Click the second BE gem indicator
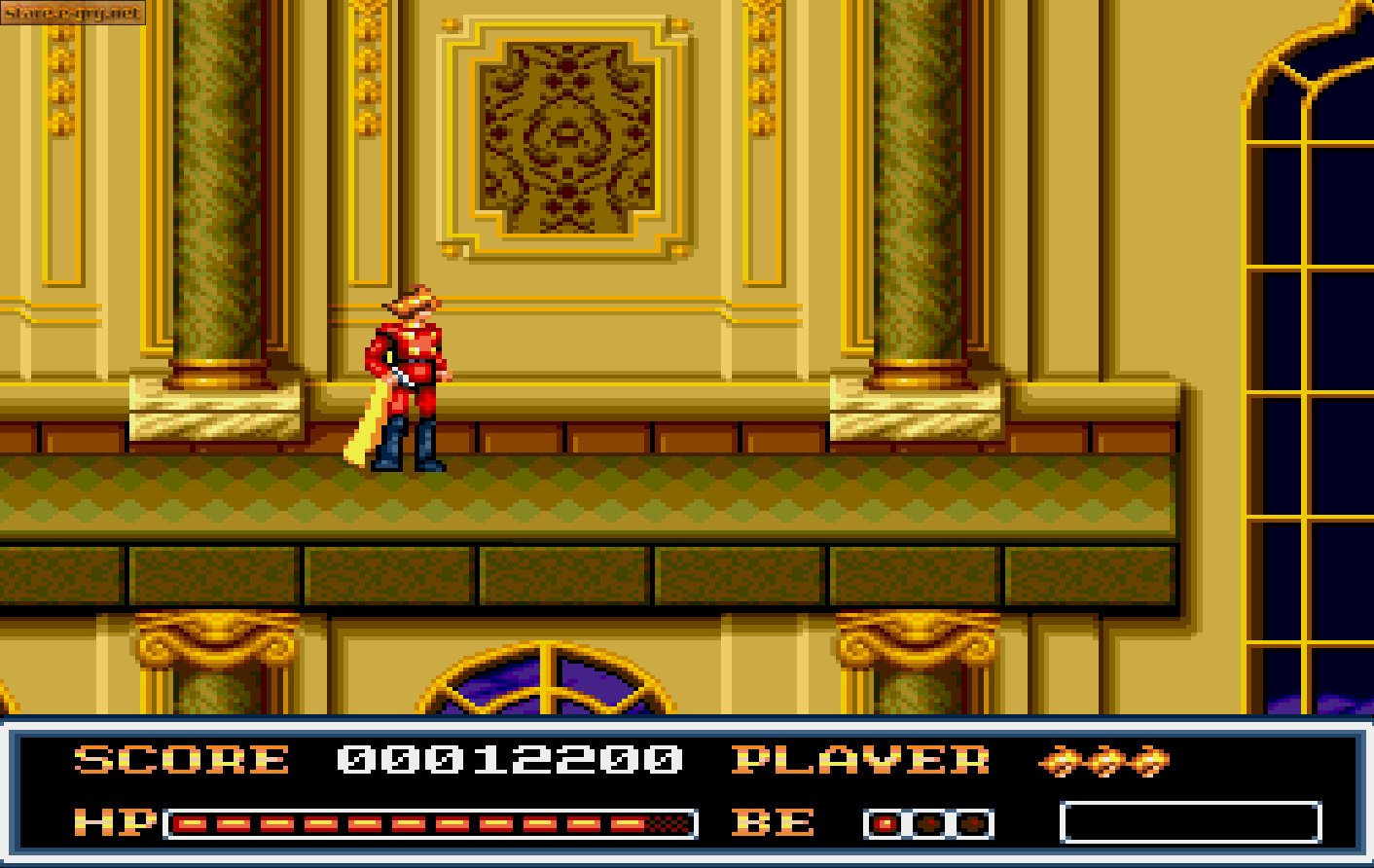Screen dimensions: 1374x868 [927, 823]
